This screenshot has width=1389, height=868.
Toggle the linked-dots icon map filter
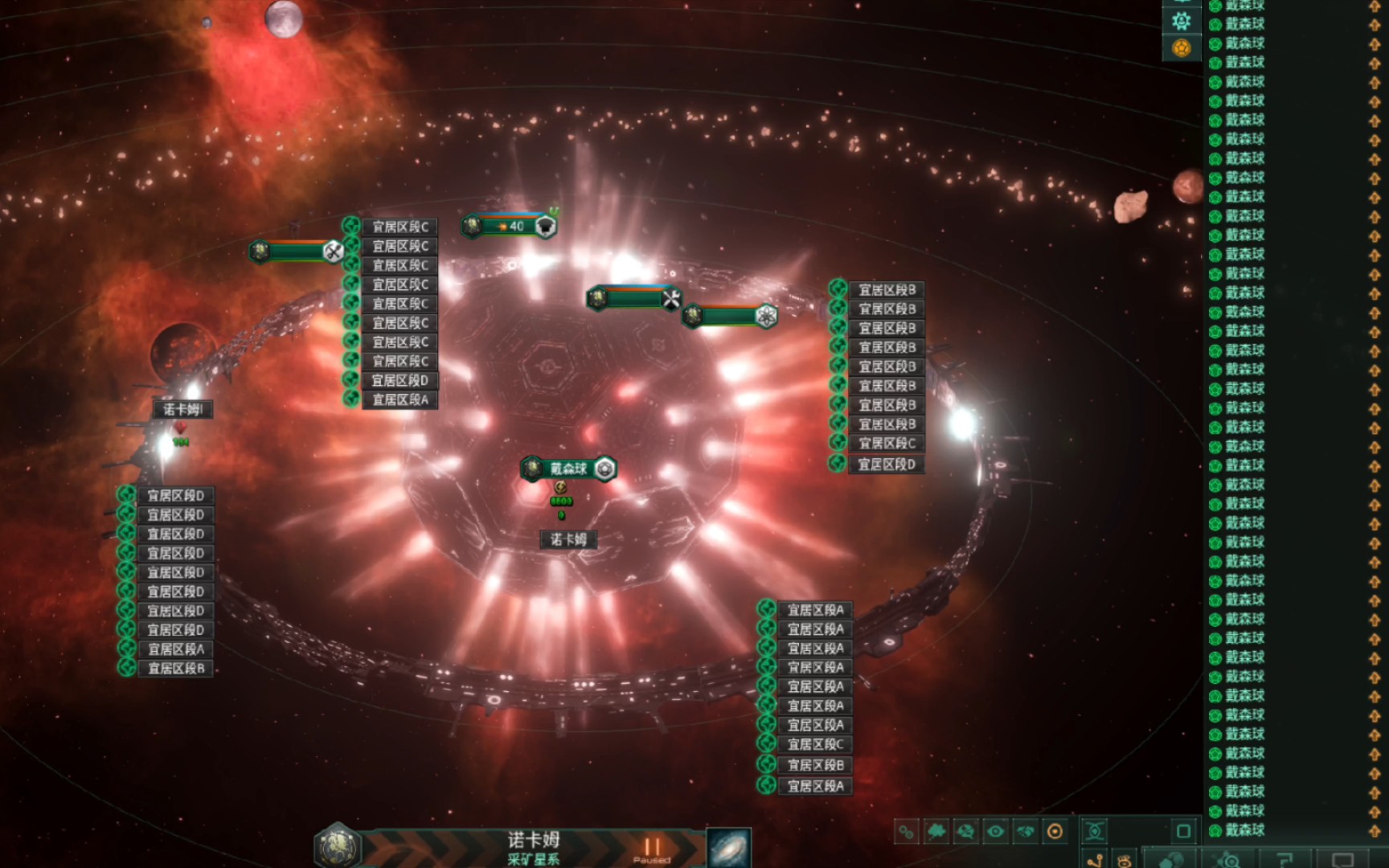pyautogui.click(x=907, y=832)
